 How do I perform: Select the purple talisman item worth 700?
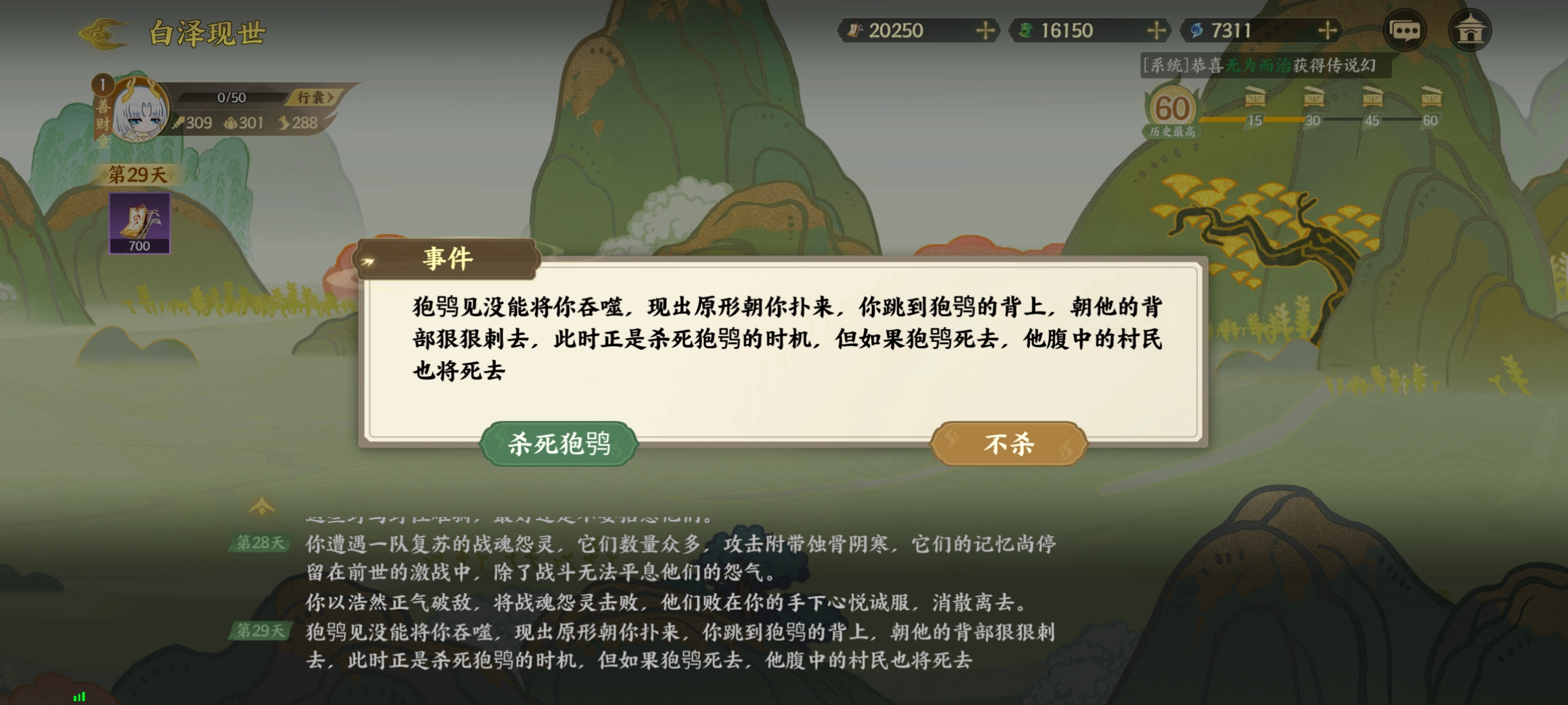click(x=139, y=221)
